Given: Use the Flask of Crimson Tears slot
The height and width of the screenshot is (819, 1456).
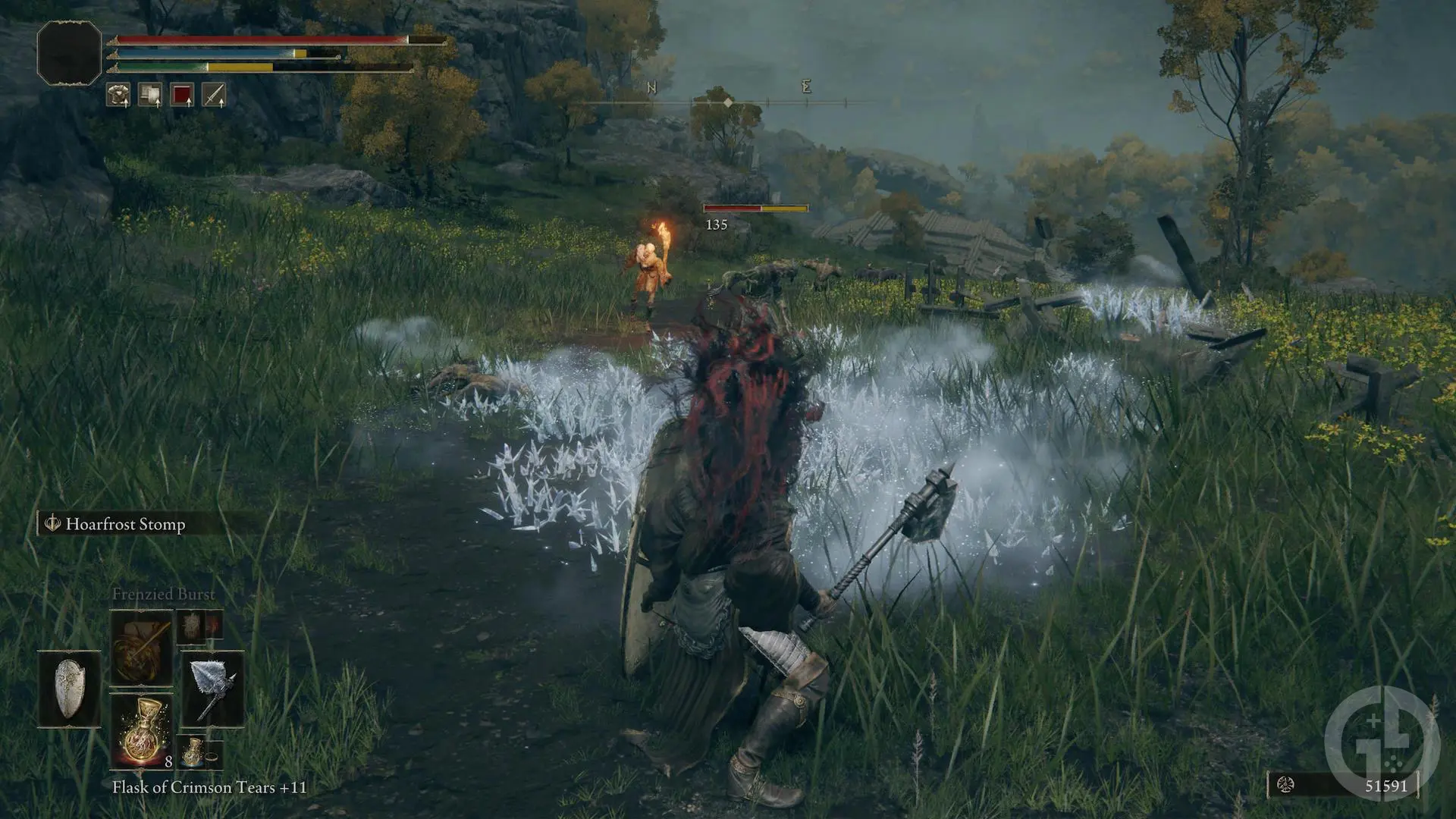Looking at the screenshot, I should pyautogui.click(x=142, y=732).
